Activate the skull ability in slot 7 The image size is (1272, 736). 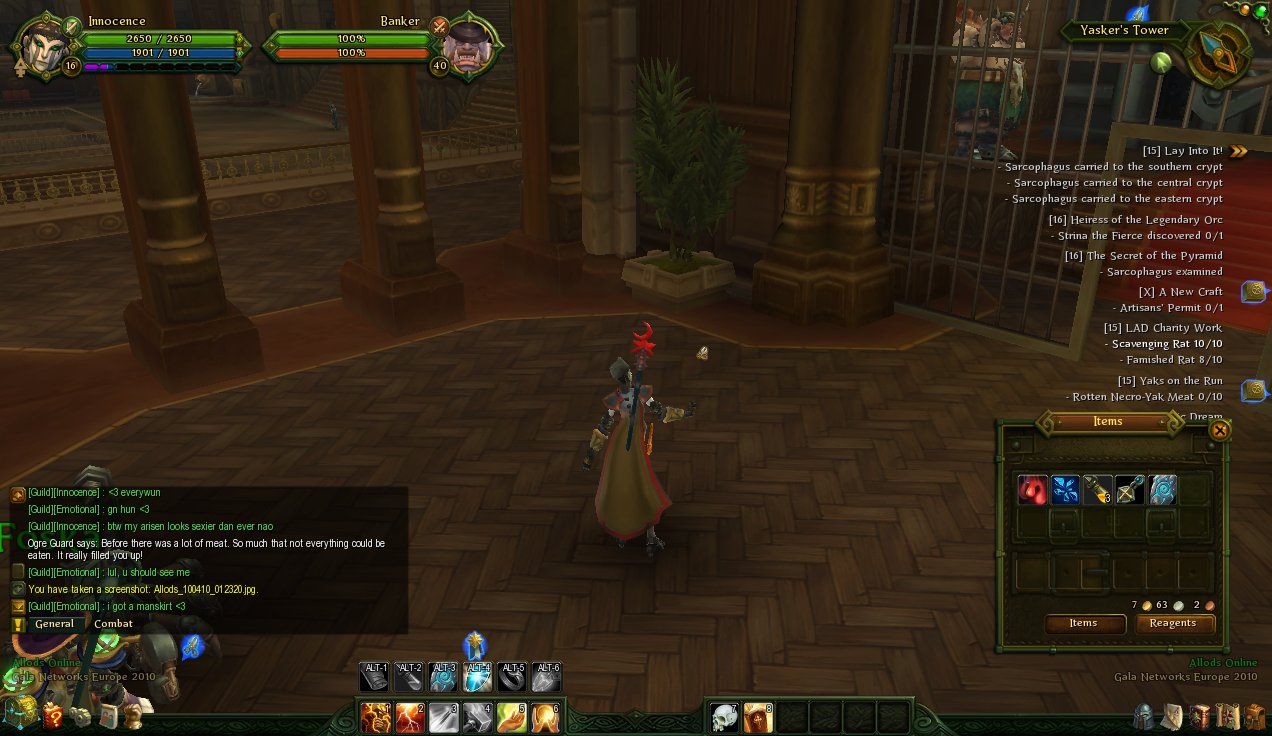724,717
